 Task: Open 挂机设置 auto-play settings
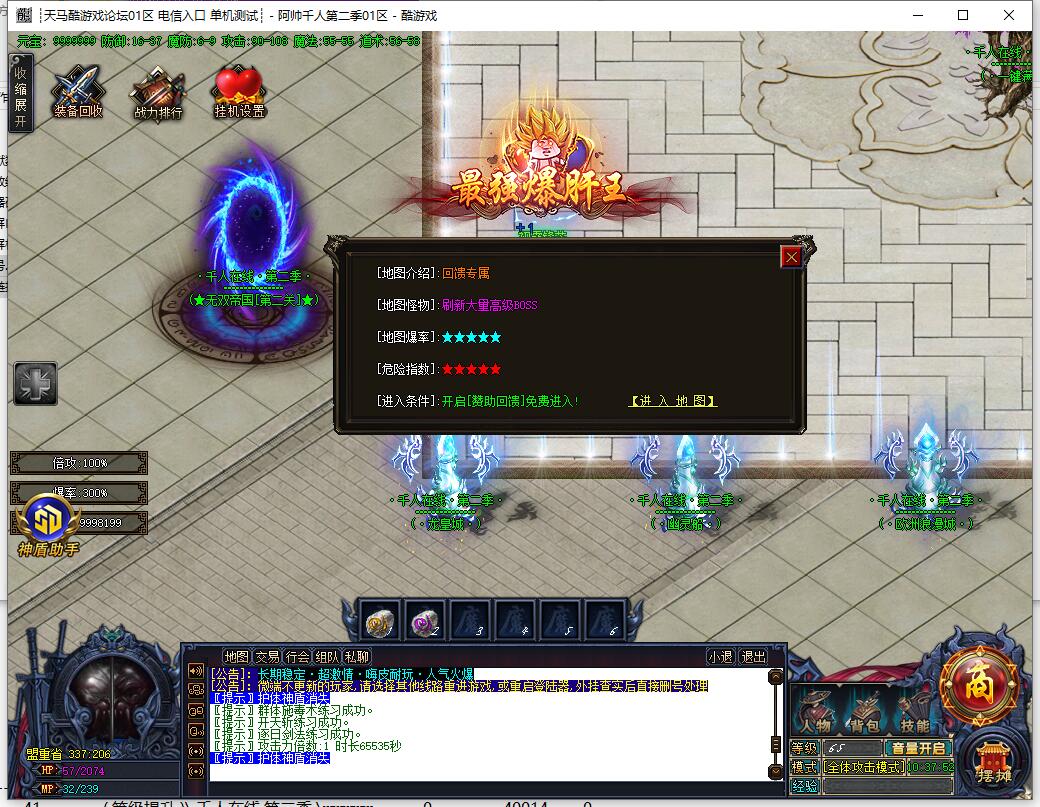(x=239, y=92)
